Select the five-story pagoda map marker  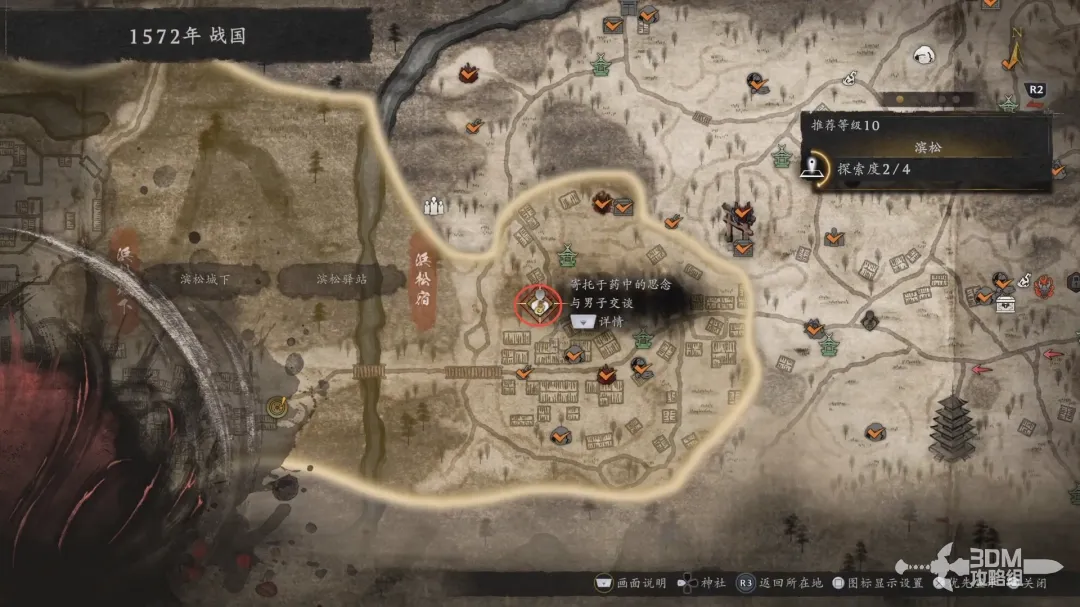[x=951, y=427]
